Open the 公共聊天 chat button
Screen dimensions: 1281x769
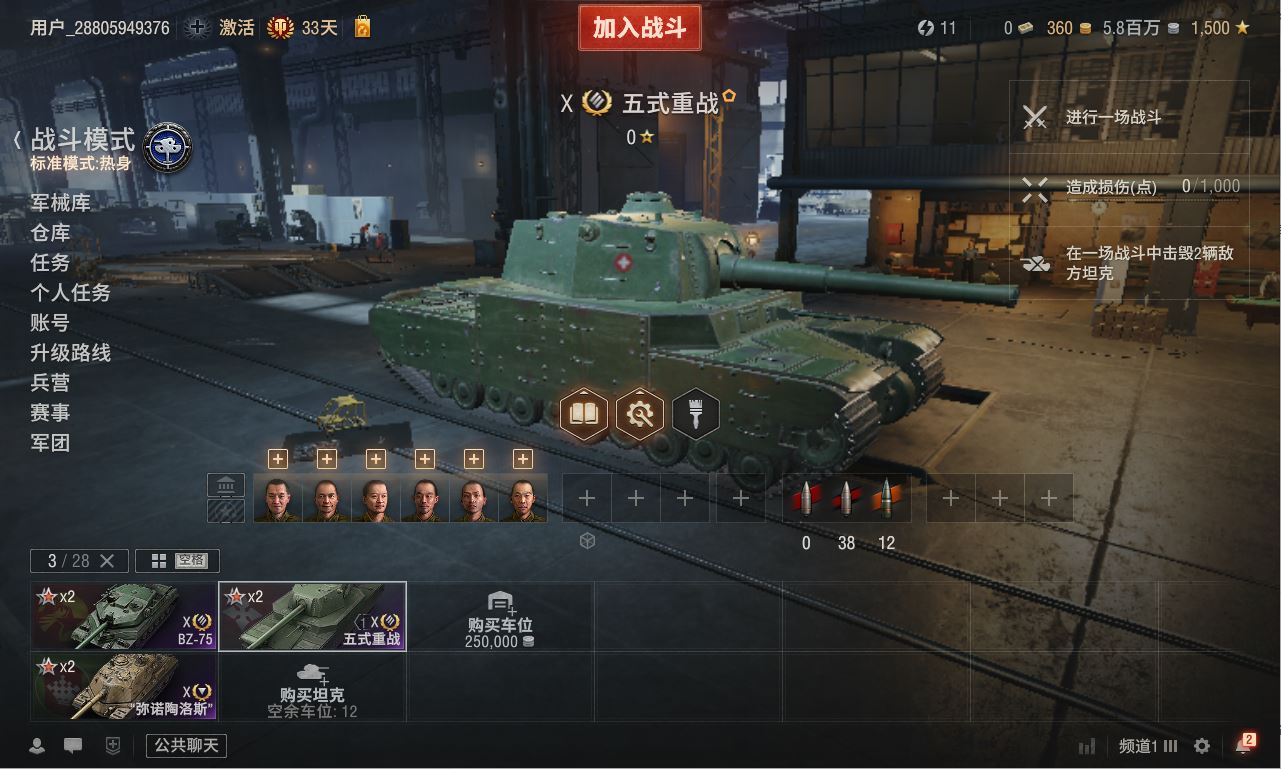pyautogui.click(x=186, y=746)
